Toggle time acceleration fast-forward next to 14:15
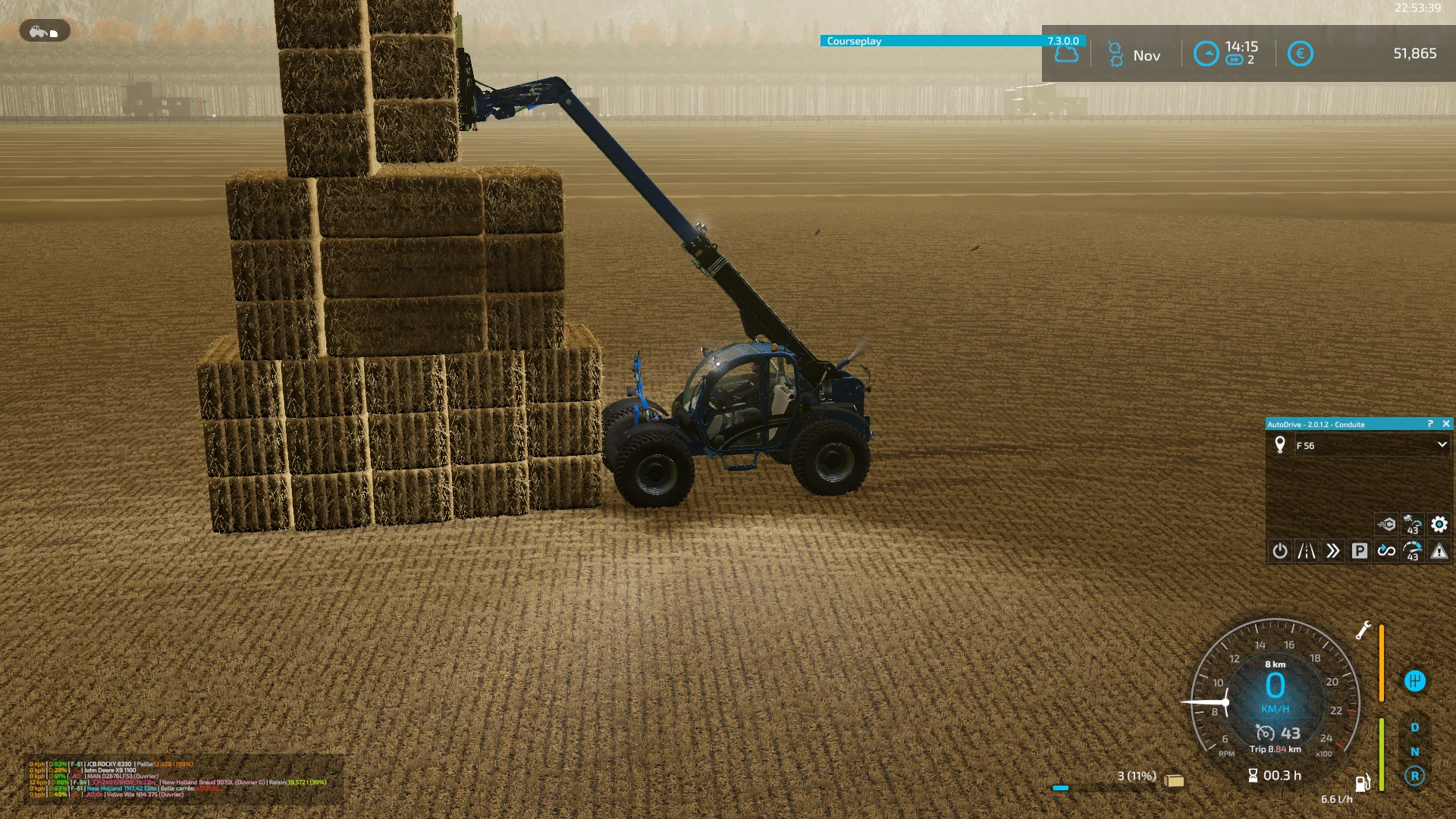The width and height of the screenshot is (1456, 819). pyautogui.click(x=1235, y=59)
